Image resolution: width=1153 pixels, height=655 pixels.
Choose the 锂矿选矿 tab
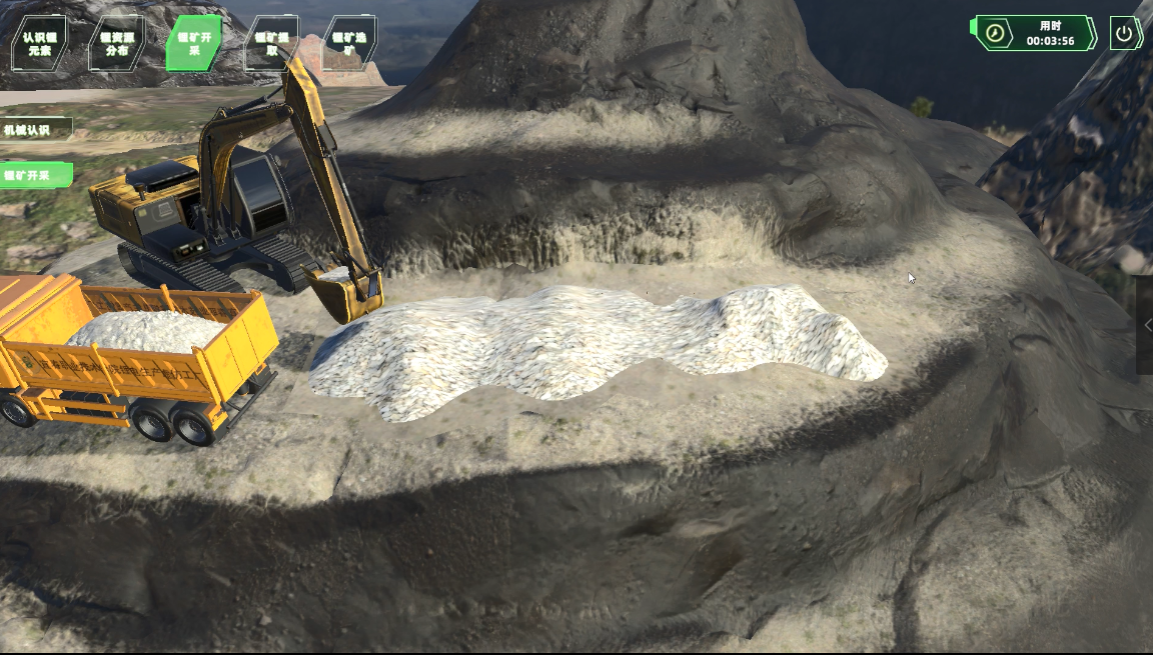click(349, 43)
